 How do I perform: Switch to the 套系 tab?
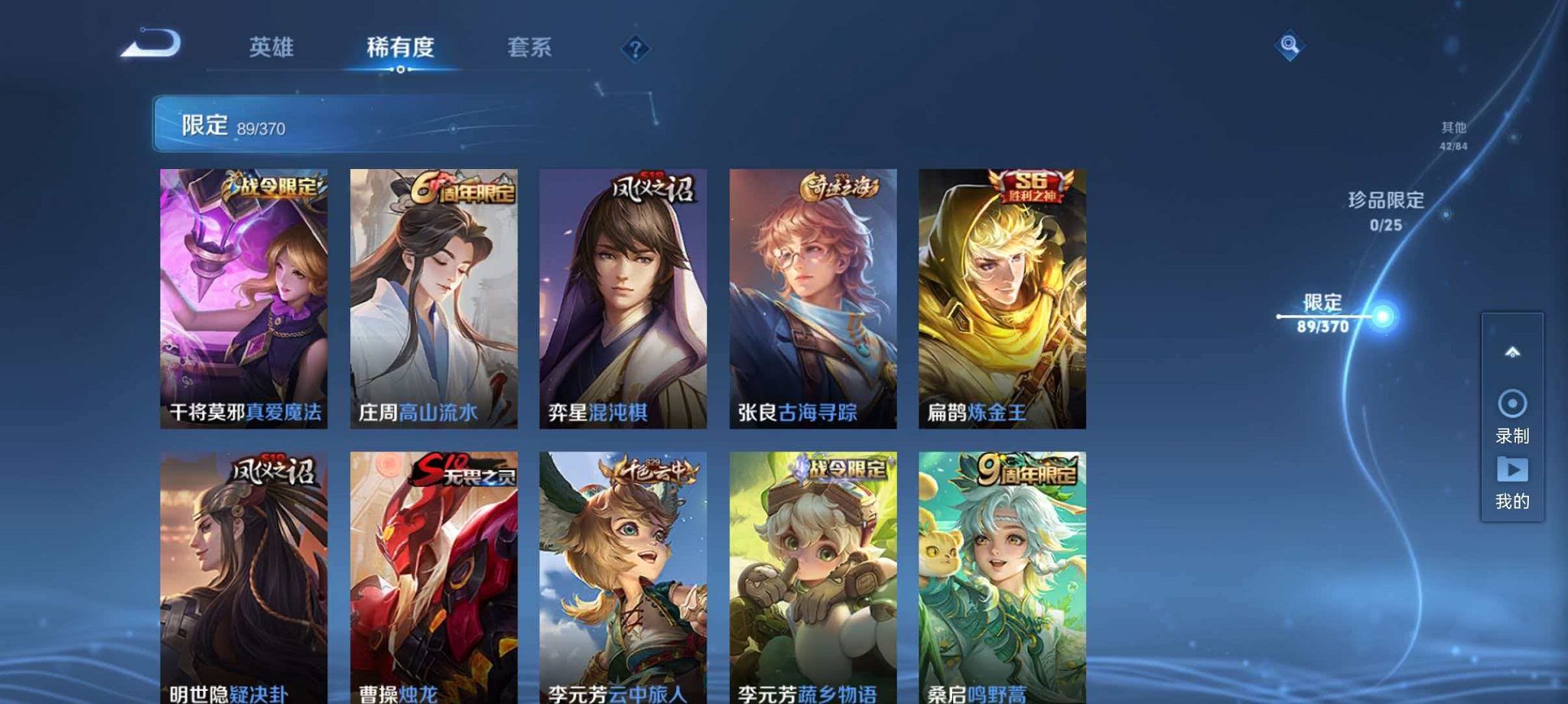tap(529, 47)
